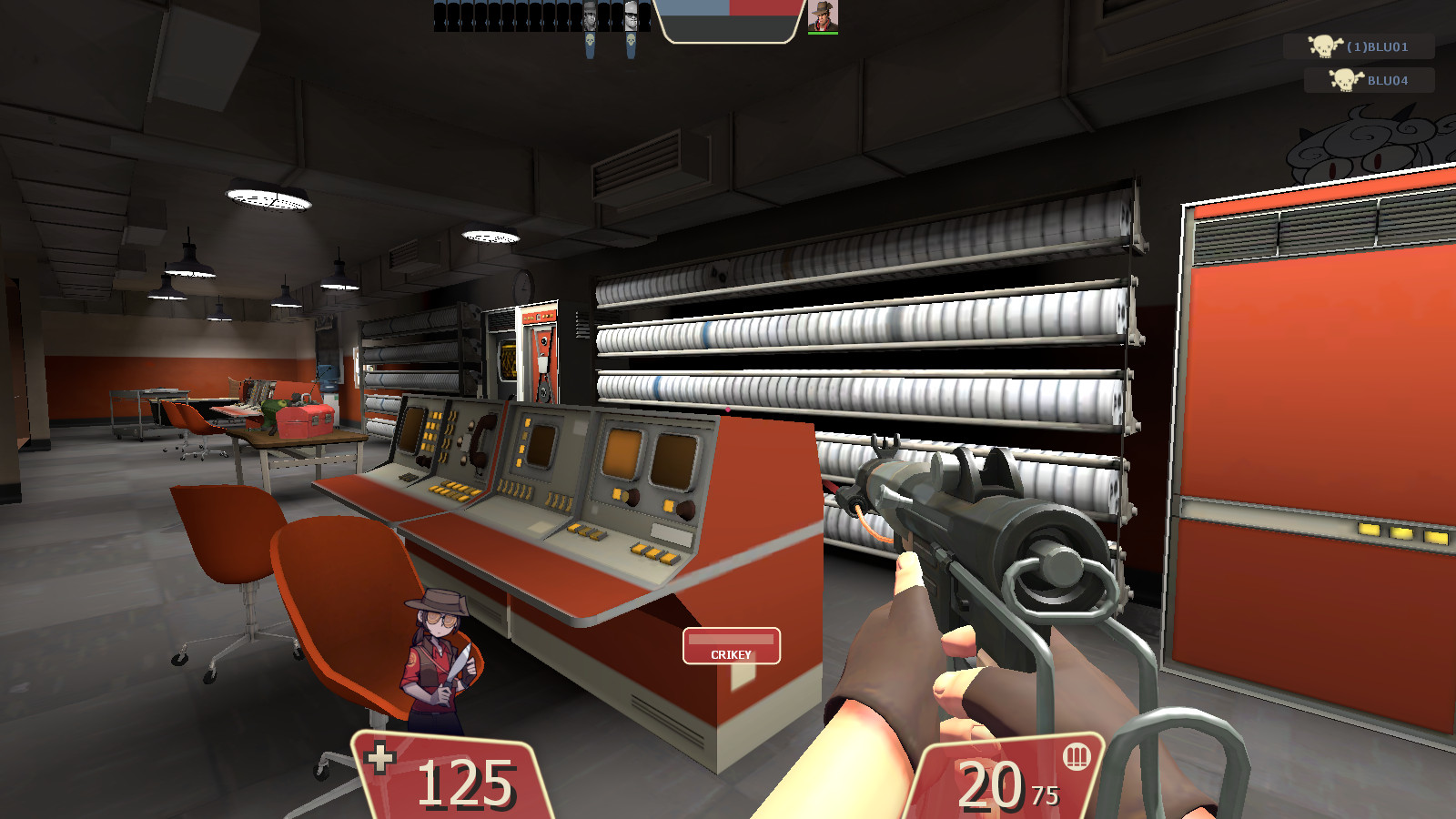This screenshot has width=1456, height=819.
Task: Click the BLU04 name in the killfeed
Action: click(1386, 81)
